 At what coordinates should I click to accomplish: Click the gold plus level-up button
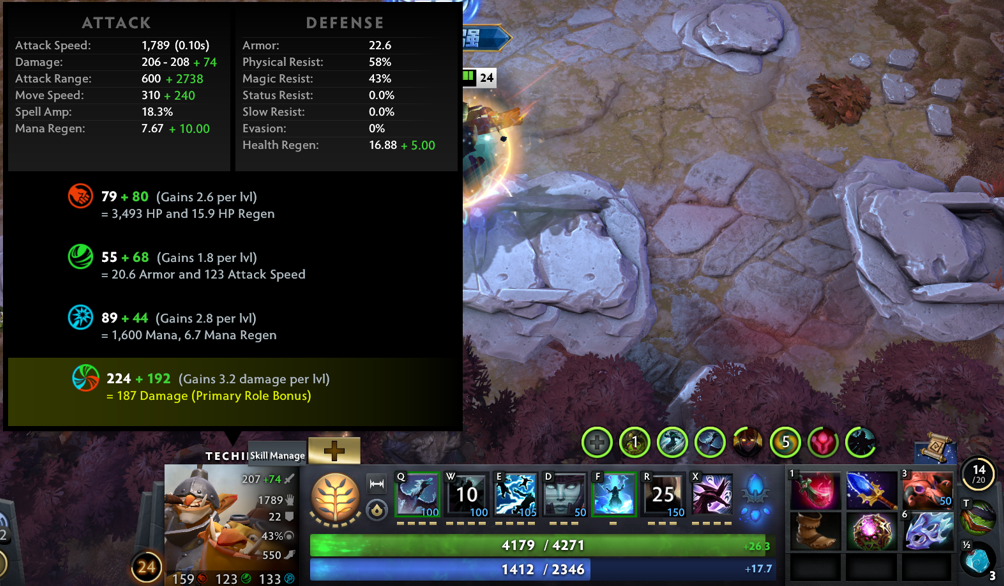point(334,451)
